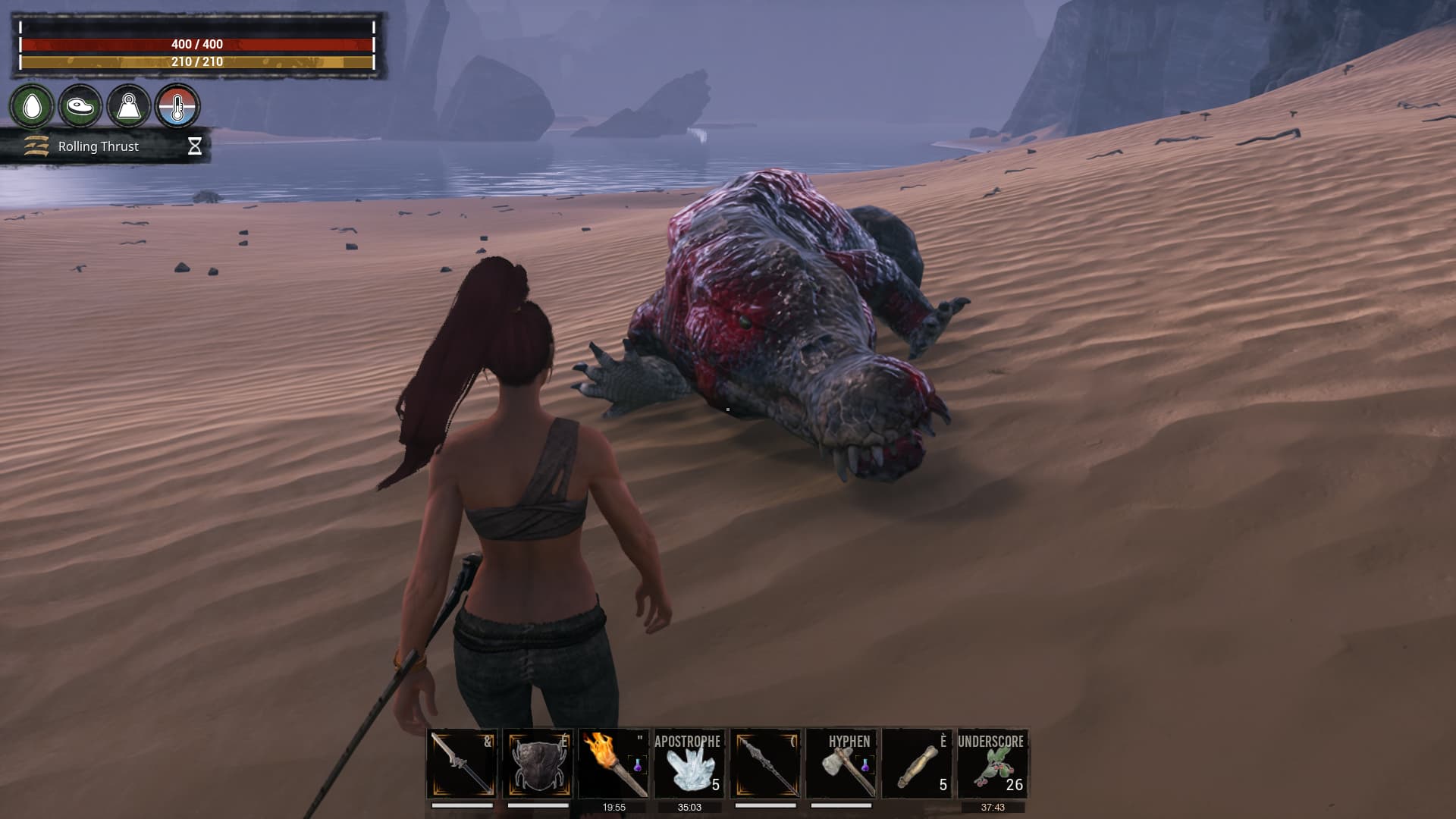Screen dimensions: 1456x819
Task: Equip the beetle shell shield slot
Action: pyautogui.click(x=538, y=764)
